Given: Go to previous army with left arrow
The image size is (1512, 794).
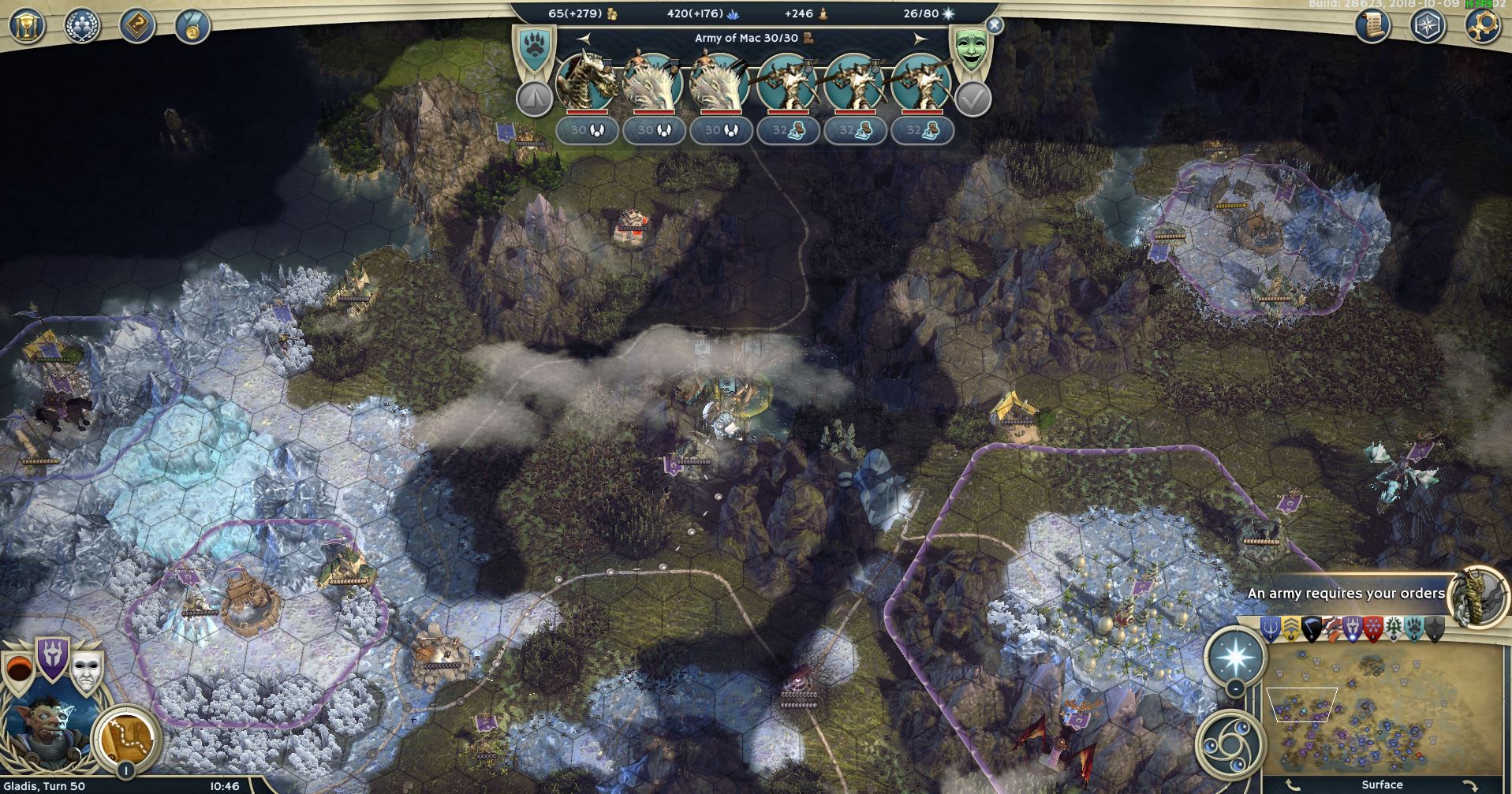Looking at the screenshot, I should pos(583,38).
